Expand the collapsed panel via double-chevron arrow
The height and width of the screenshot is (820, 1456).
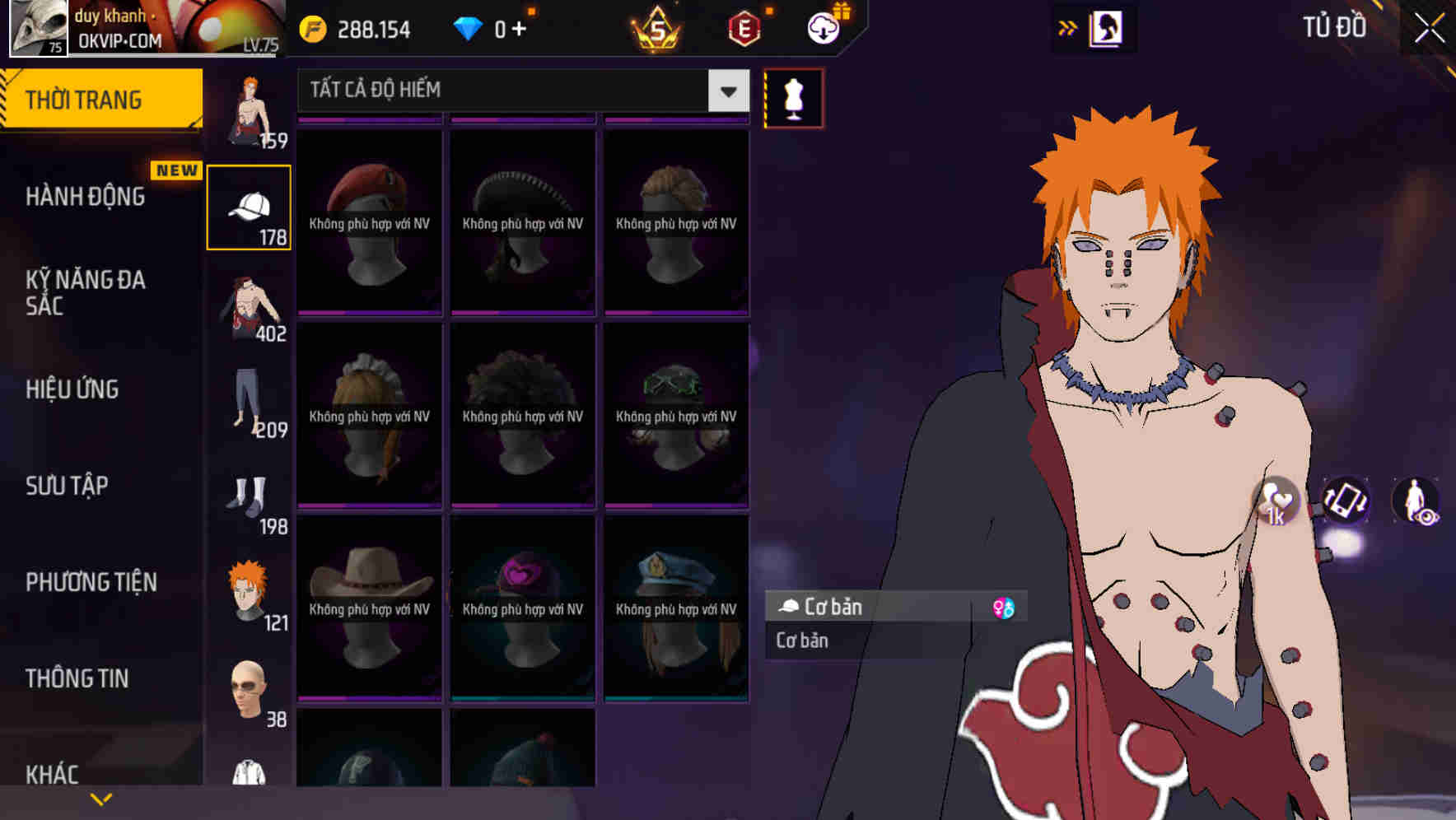click(x=1068, y=27)
